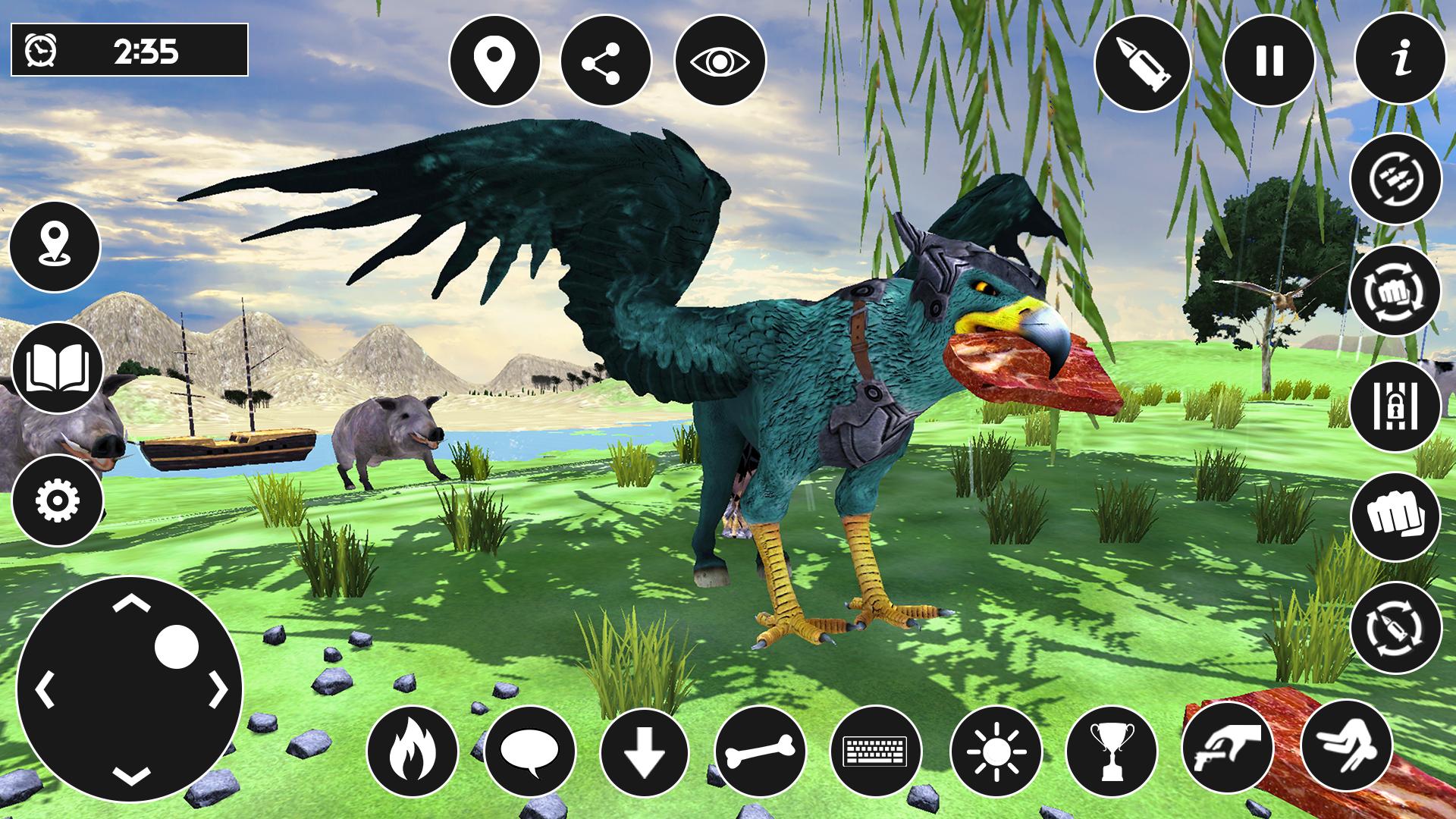
Task: Tap the hand pickup weapon button
Action: tap(1228, 747)
